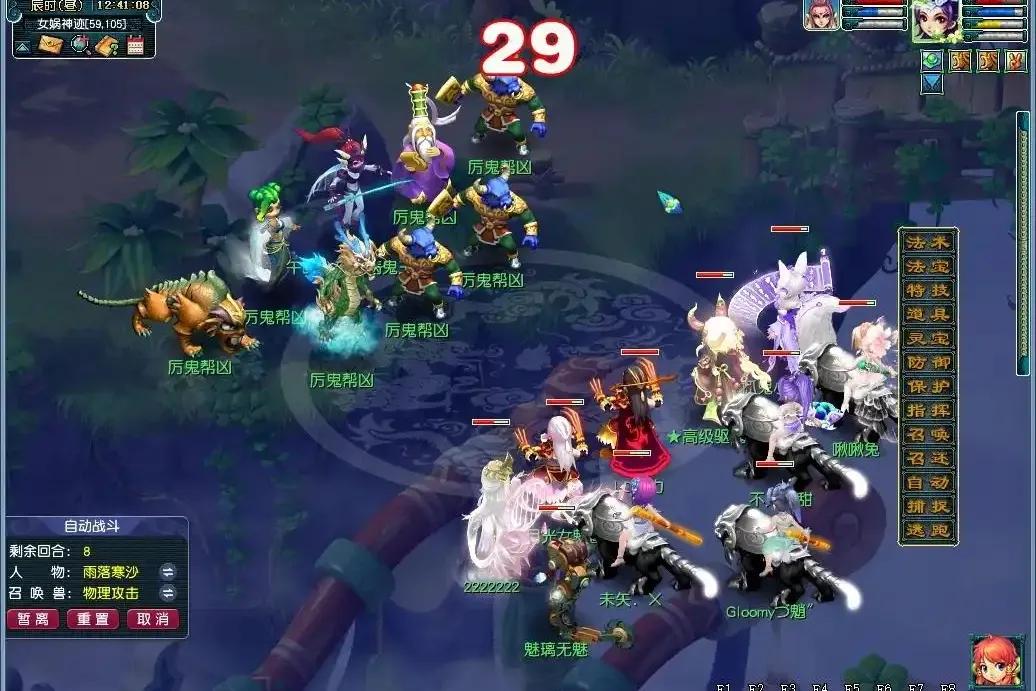
Task: Open the 法术 spell command
Action: click(928, 243)
